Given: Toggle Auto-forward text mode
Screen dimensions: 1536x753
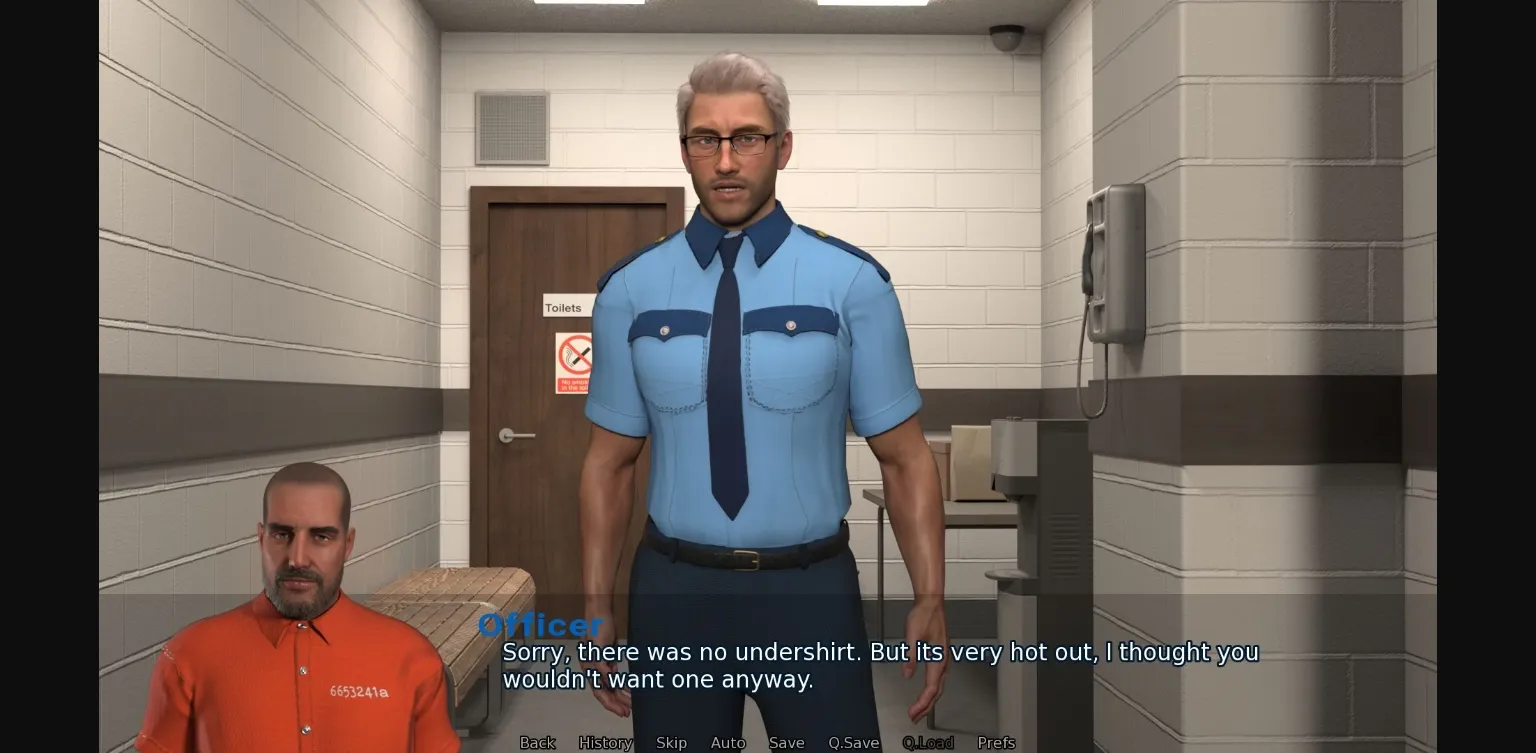Looking at the screenshot, I should 728,743.
